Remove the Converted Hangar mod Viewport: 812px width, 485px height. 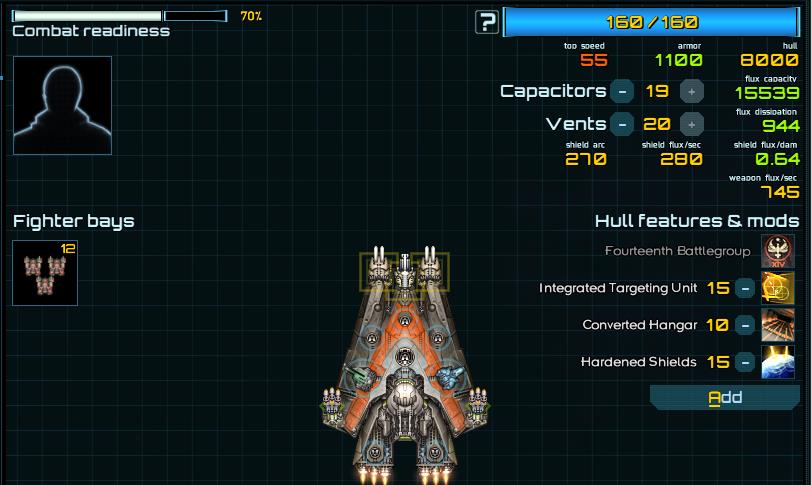click(745, 325)
